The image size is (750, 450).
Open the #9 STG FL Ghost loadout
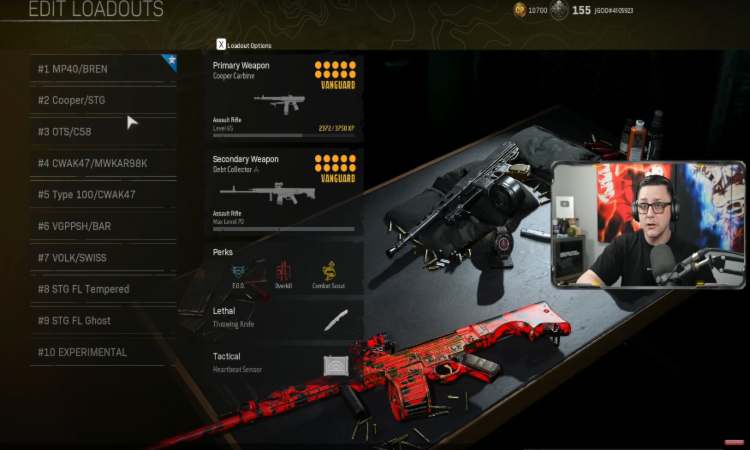click(102, 321)
